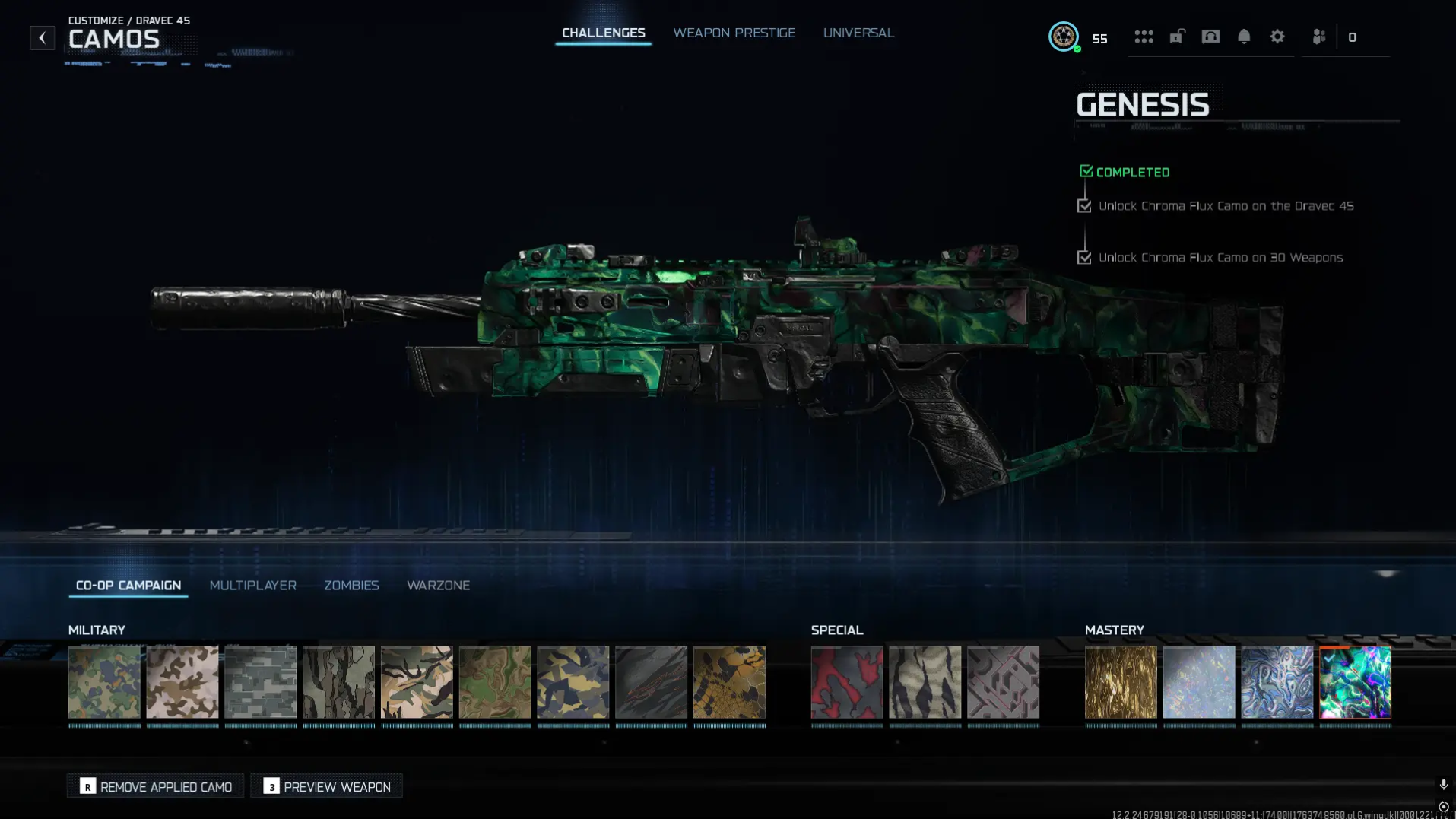The height and width of the screenshot is (819, 1456).
Task: Open the UNIVERSAL camos tab
Action: coord(858,33)
